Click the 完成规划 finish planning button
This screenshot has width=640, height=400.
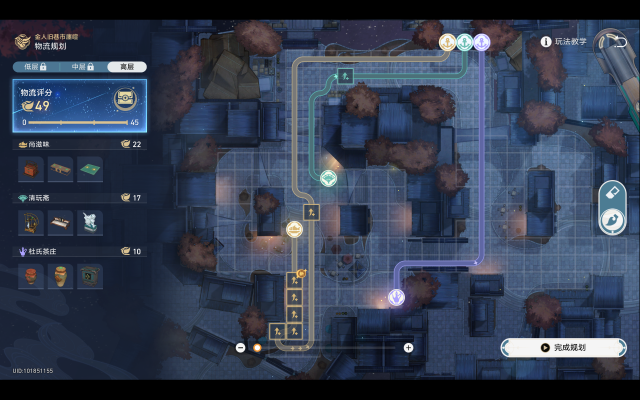pyautogui.click(x=563, y=347)
